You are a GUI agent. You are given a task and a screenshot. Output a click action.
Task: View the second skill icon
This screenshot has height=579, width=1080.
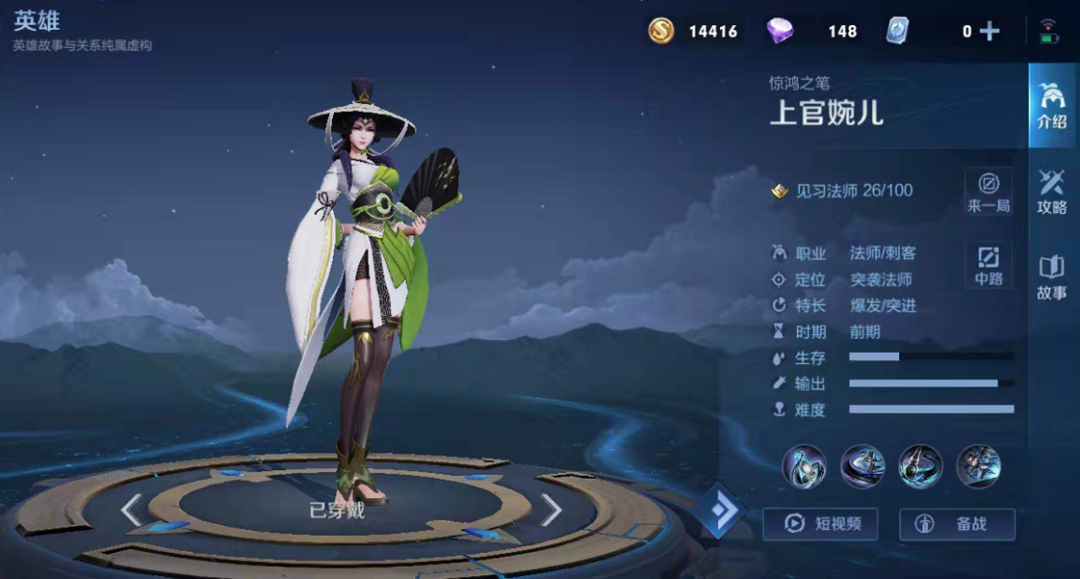click(862, 466)
